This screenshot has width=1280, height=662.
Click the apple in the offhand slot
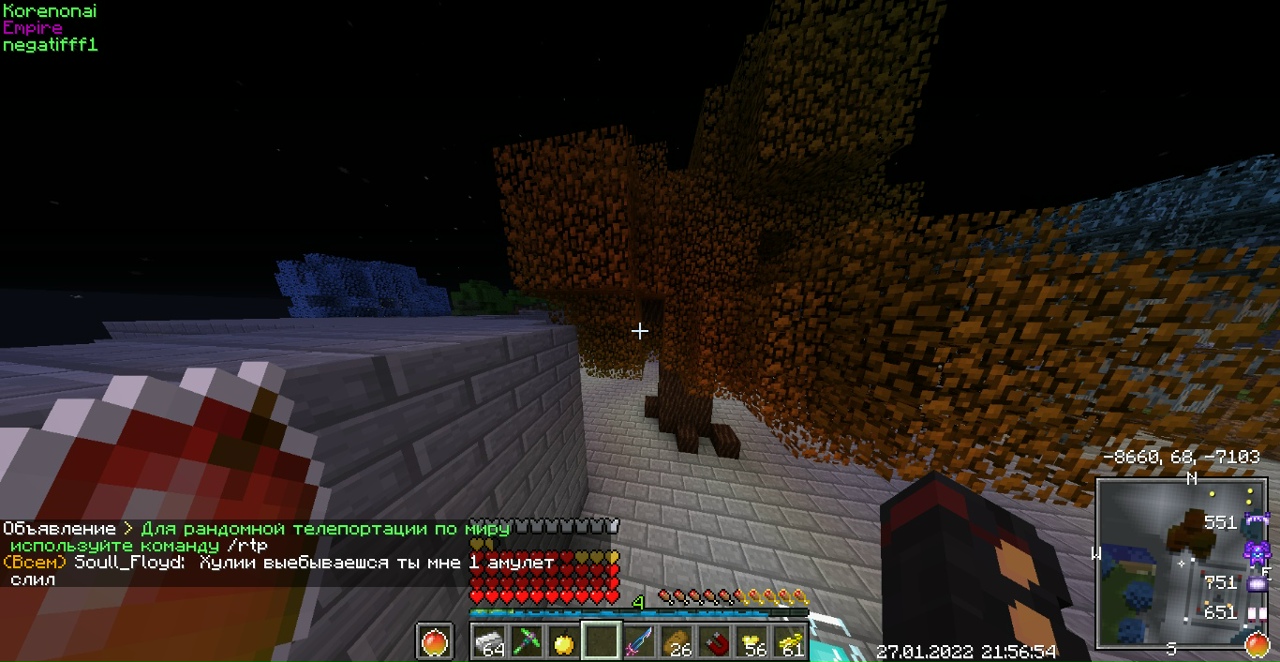[435, 641]
